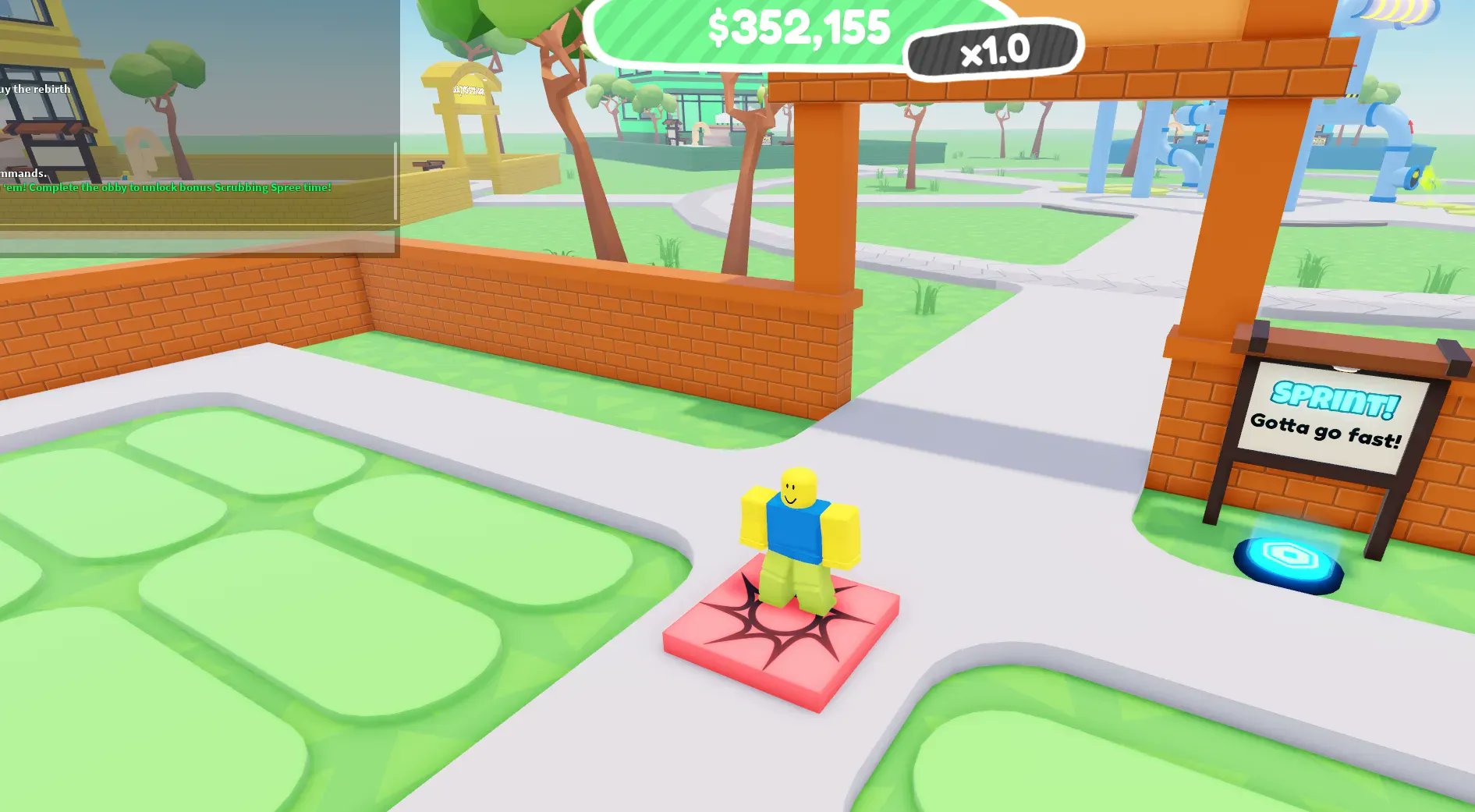Expand the green Scrubbing Spree obby message
1475x812 pixels.
166,187
